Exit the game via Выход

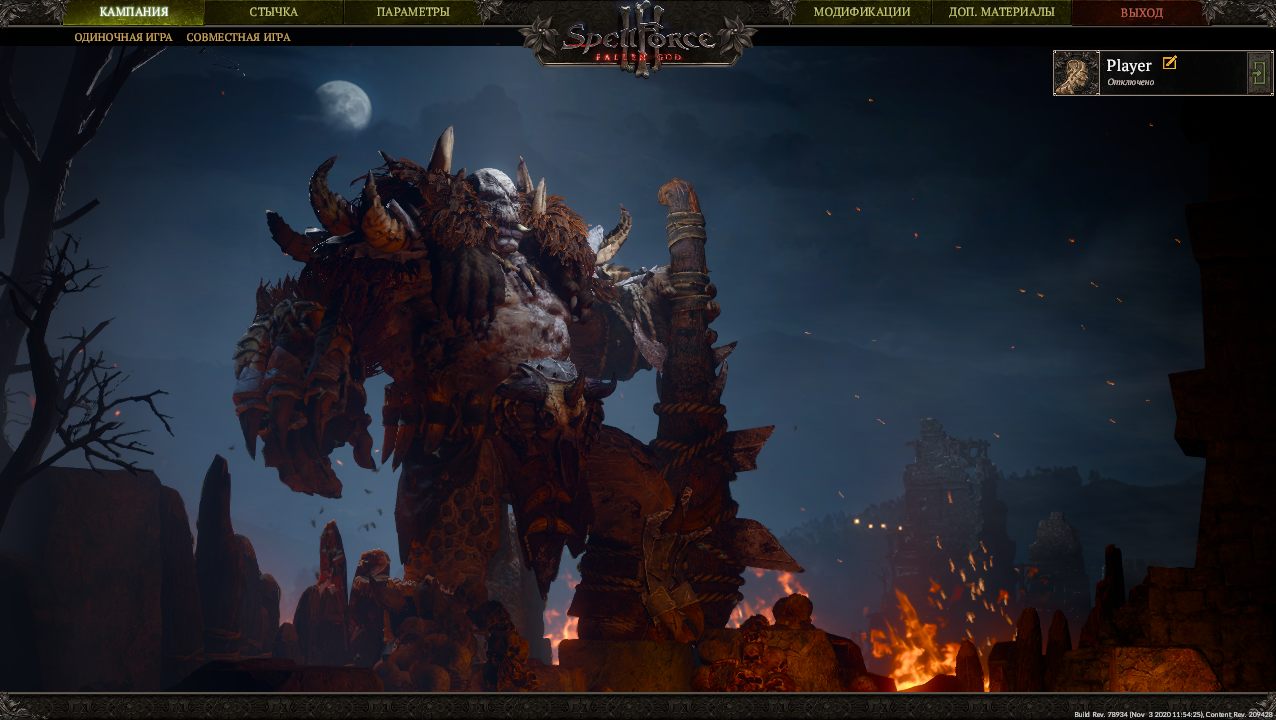[1141, 13]
